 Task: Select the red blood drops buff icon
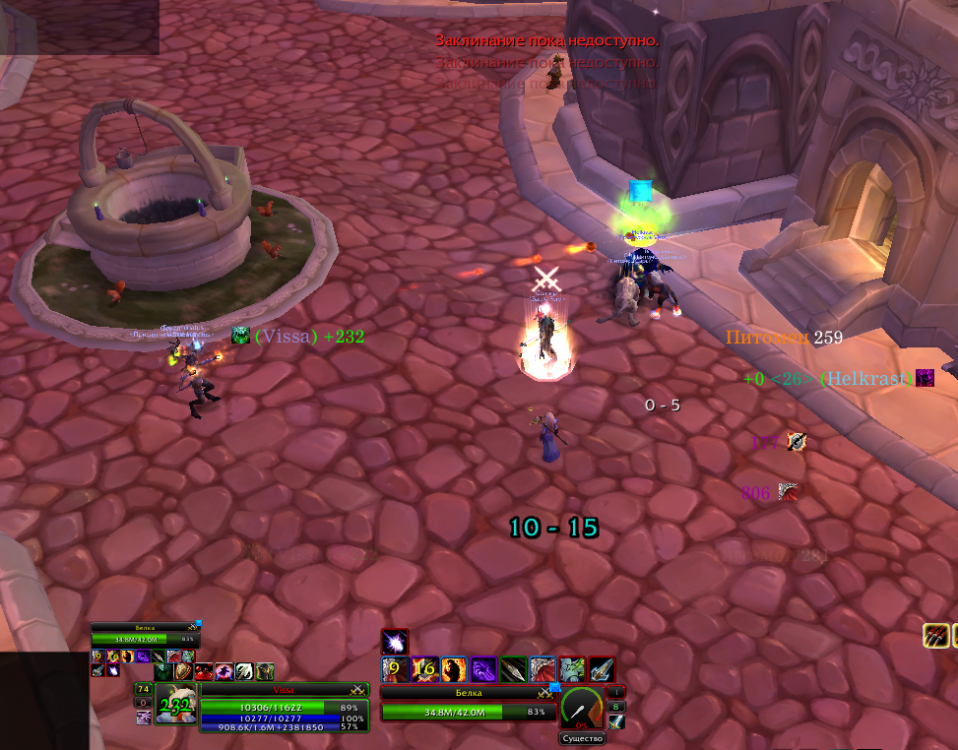203,672
